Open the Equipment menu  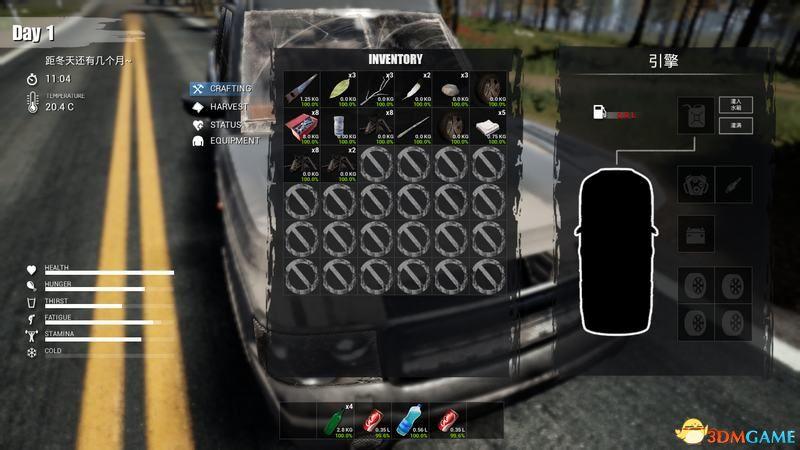pos(233,141)
